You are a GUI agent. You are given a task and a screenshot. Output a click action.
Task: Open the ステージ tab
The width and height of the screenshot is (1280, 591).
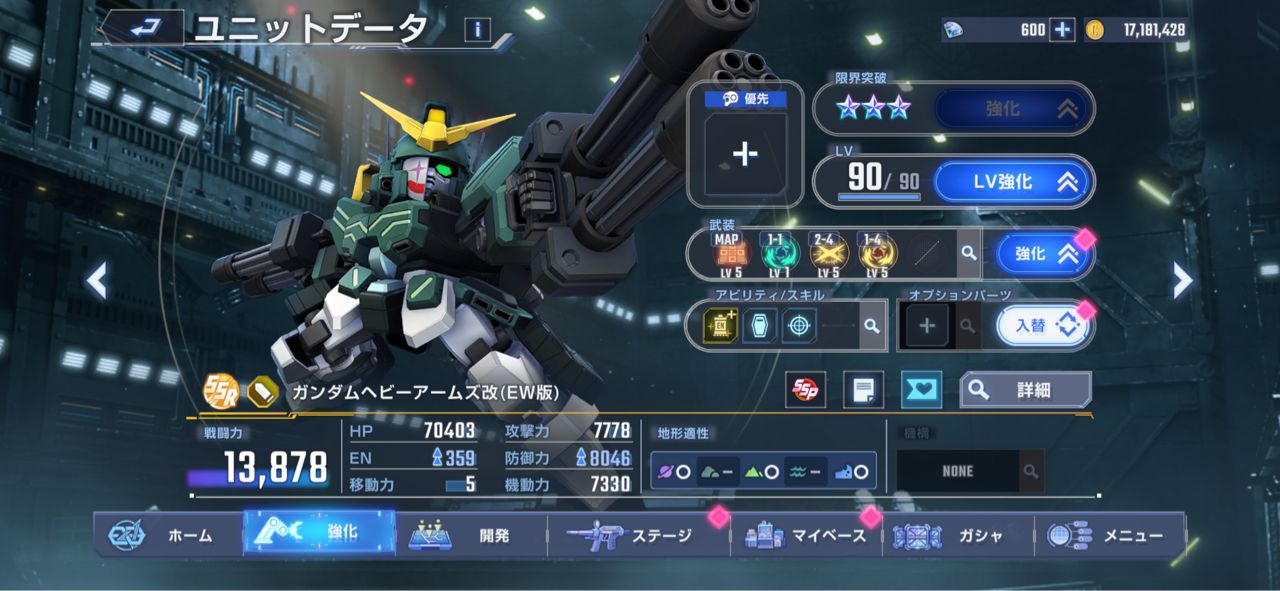pyautogui.click(x=640, y=535)
